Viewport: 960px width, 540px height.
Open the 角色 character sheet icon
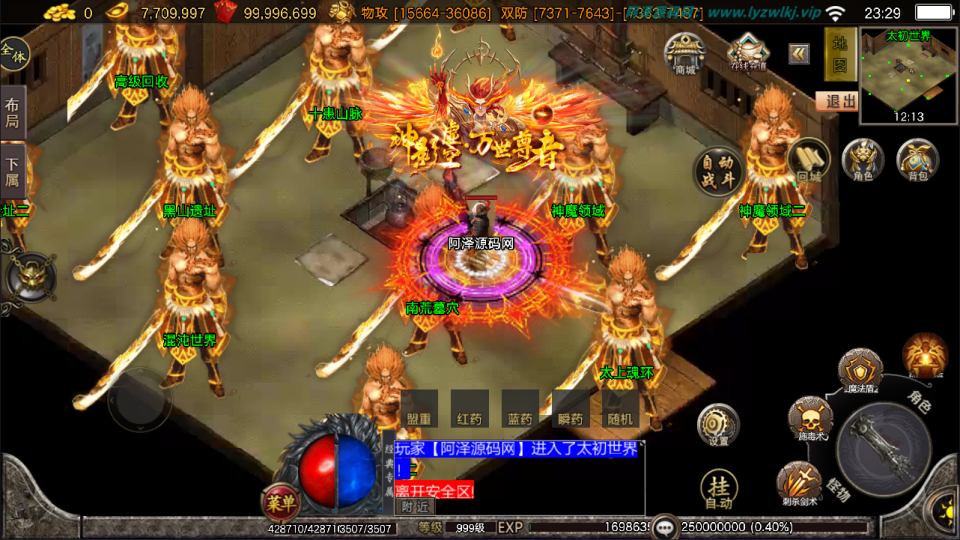(862, 162)
